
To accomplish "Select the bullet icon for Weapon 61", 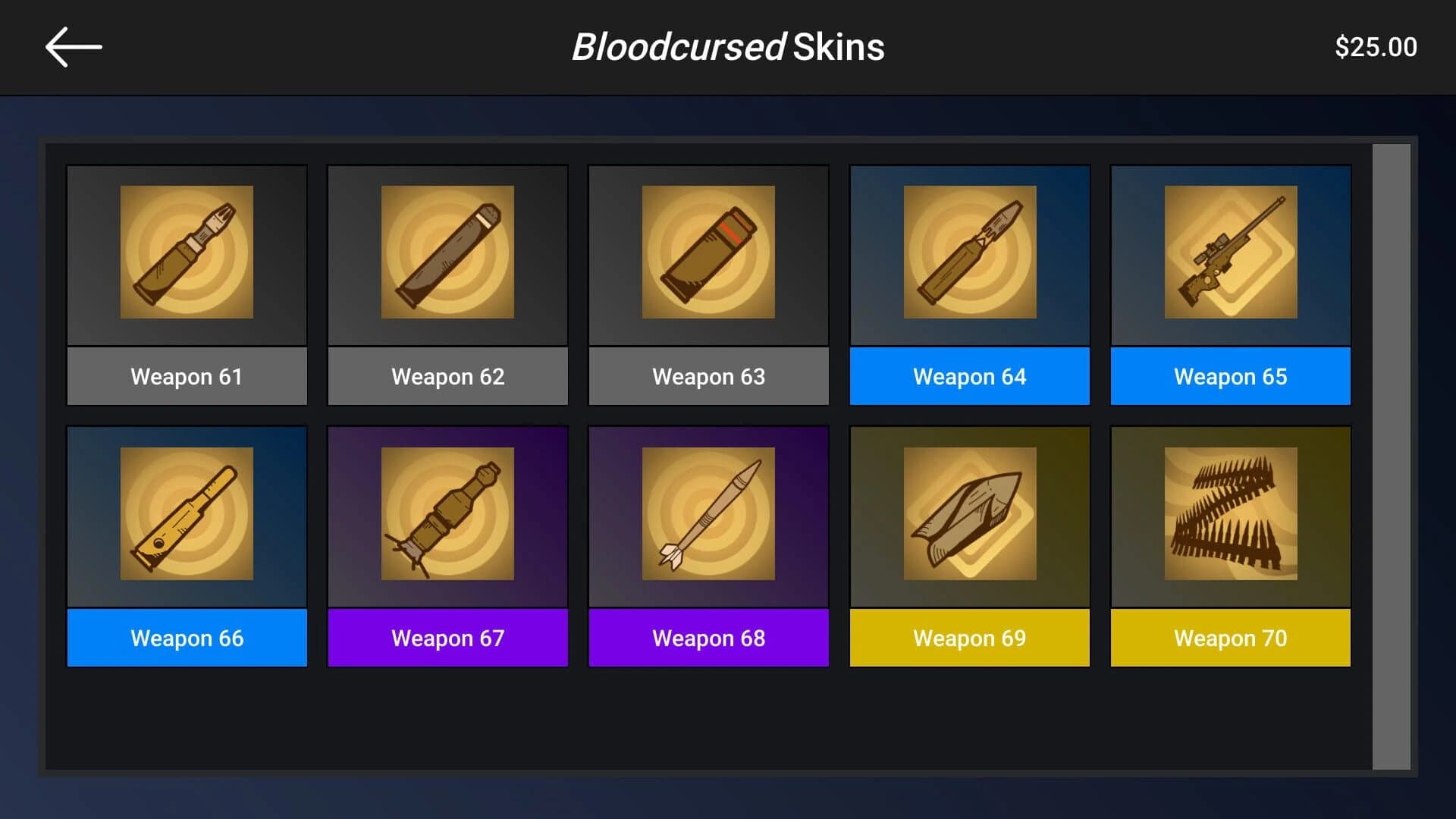I will (187, 254).
